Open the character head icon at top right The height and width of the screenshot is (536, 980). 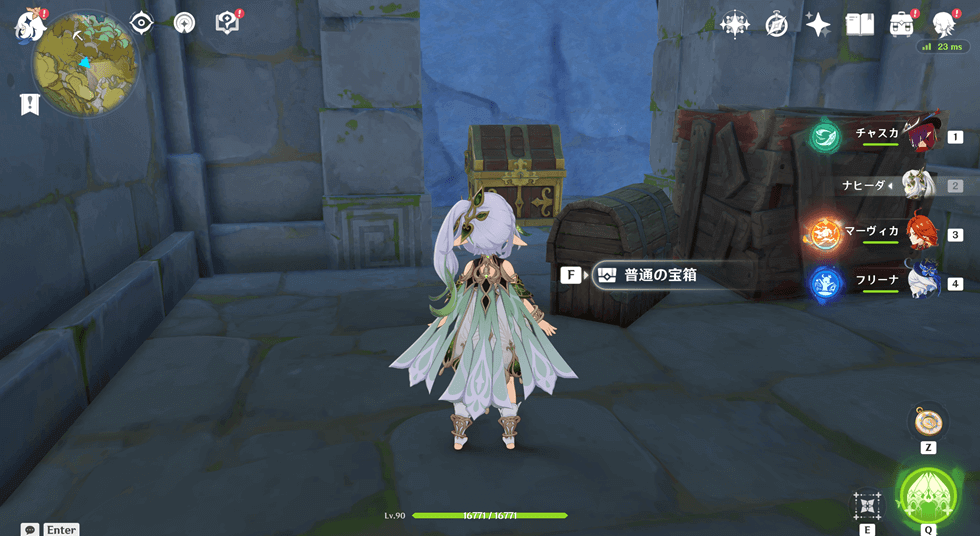944,24
